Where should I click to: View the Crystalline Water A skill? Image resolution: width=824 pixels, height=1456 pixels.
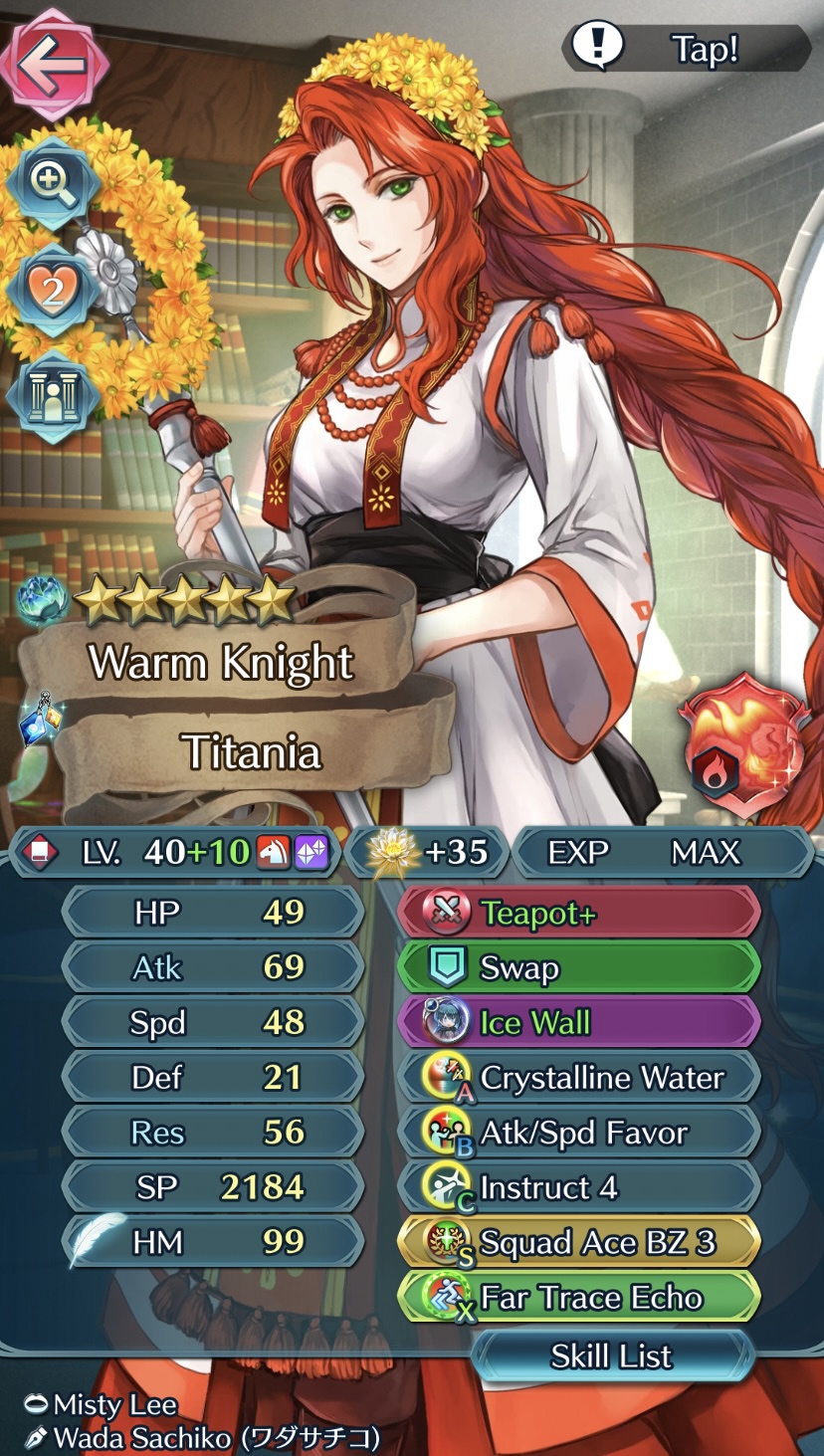[x=579, y=1078]
